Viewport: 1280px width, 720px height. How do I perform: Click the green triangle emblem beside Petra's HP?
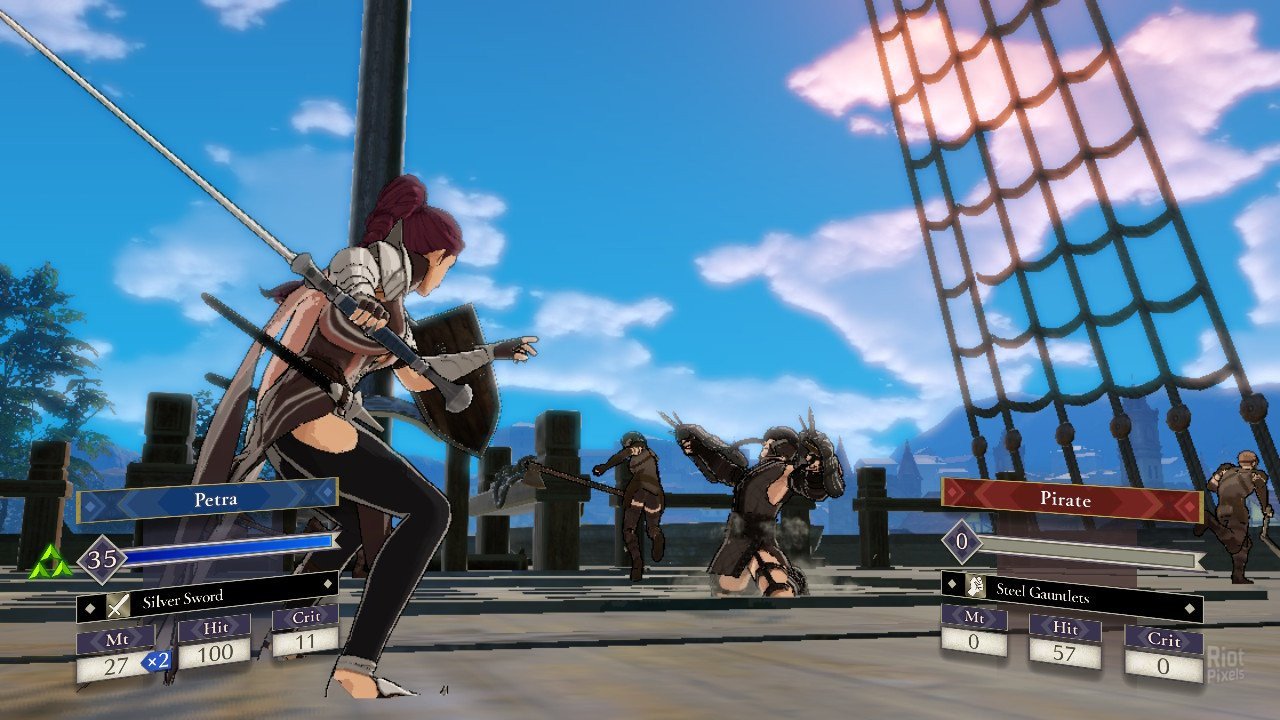coord(50,565)
